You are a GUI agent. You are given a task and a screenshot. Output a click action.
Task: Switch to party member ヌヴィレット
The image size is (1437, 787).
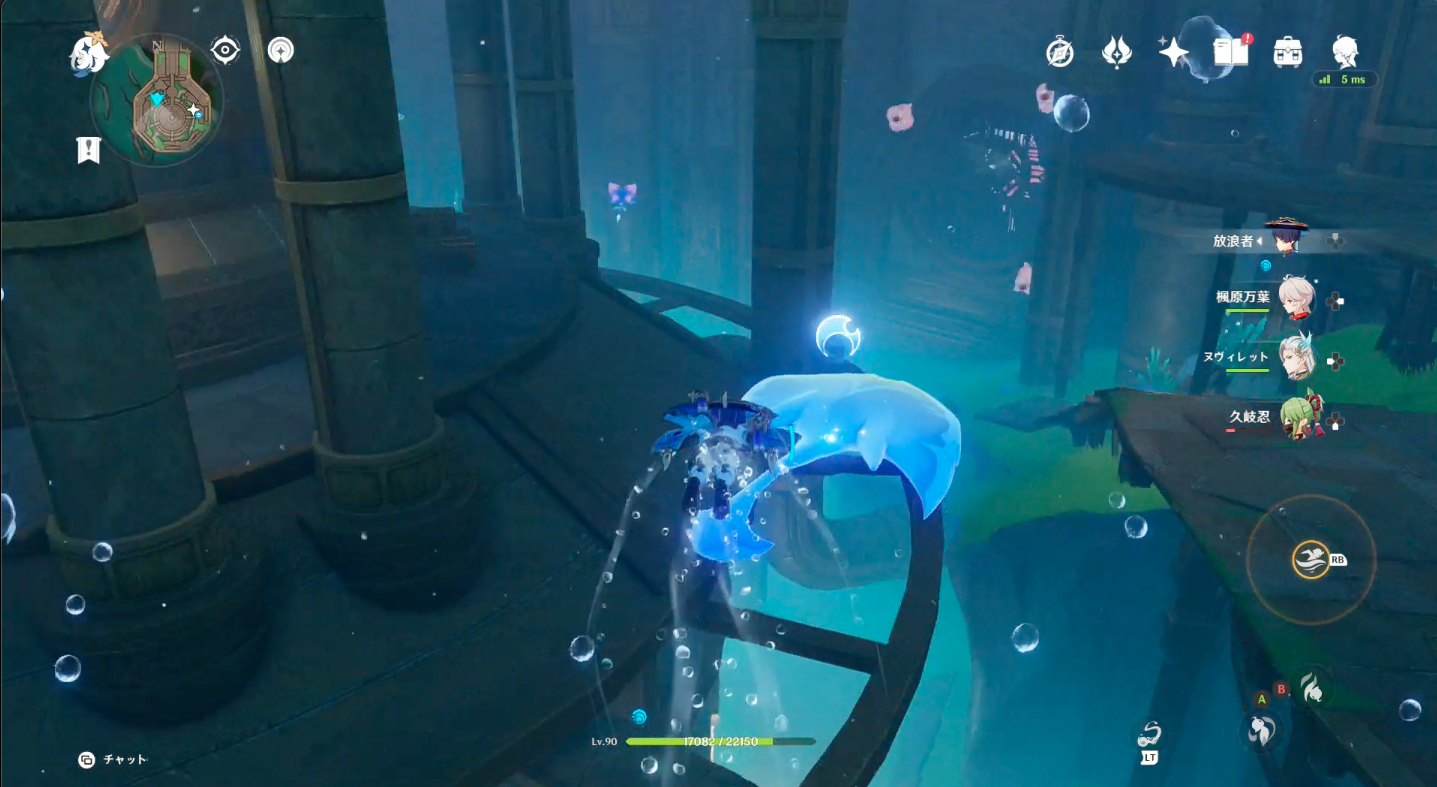(1296, 357)
